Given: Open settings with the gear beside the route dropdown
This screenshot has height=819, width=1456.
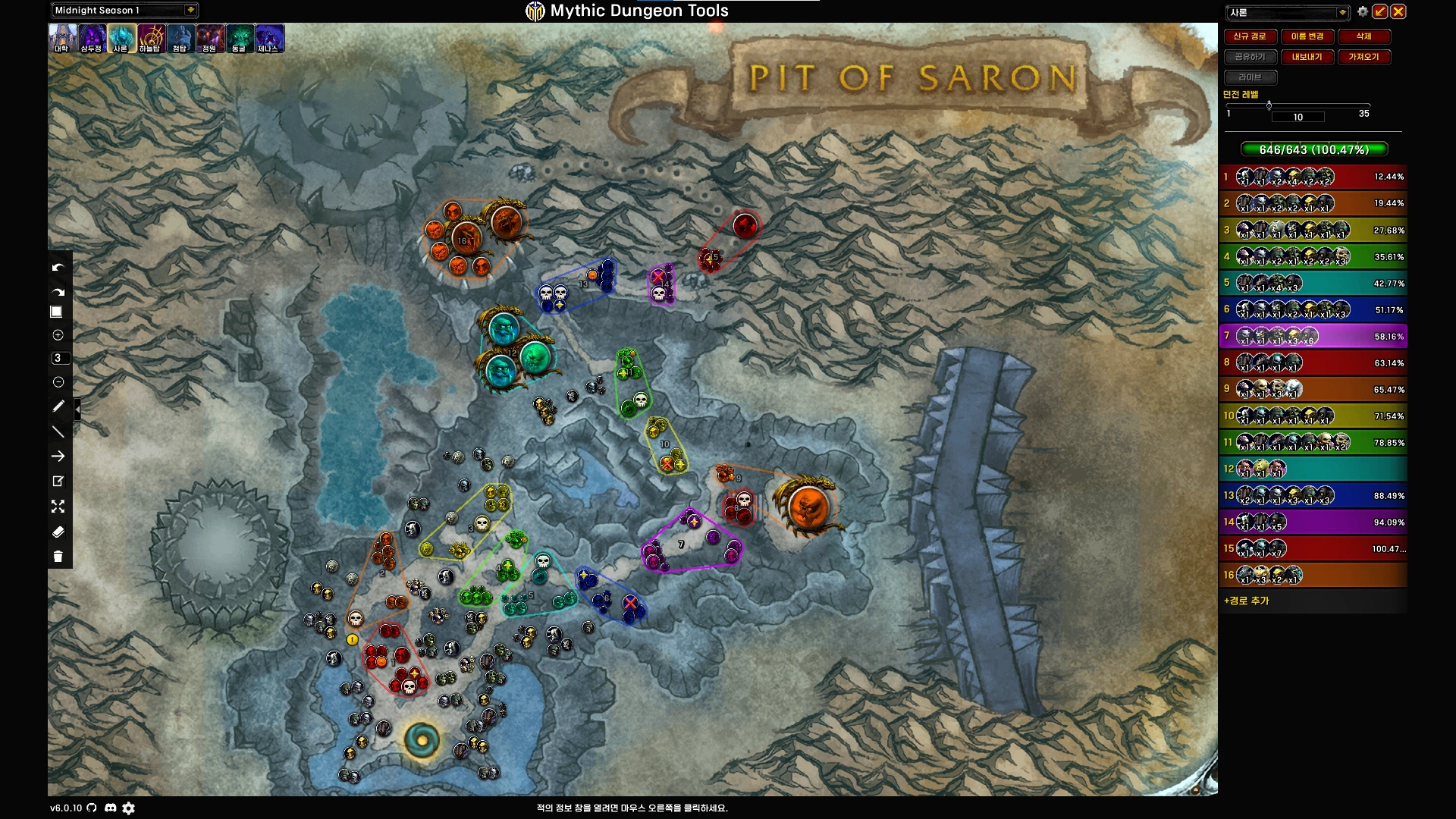Looking at the screenshot, I should (x=1363, y=11).
